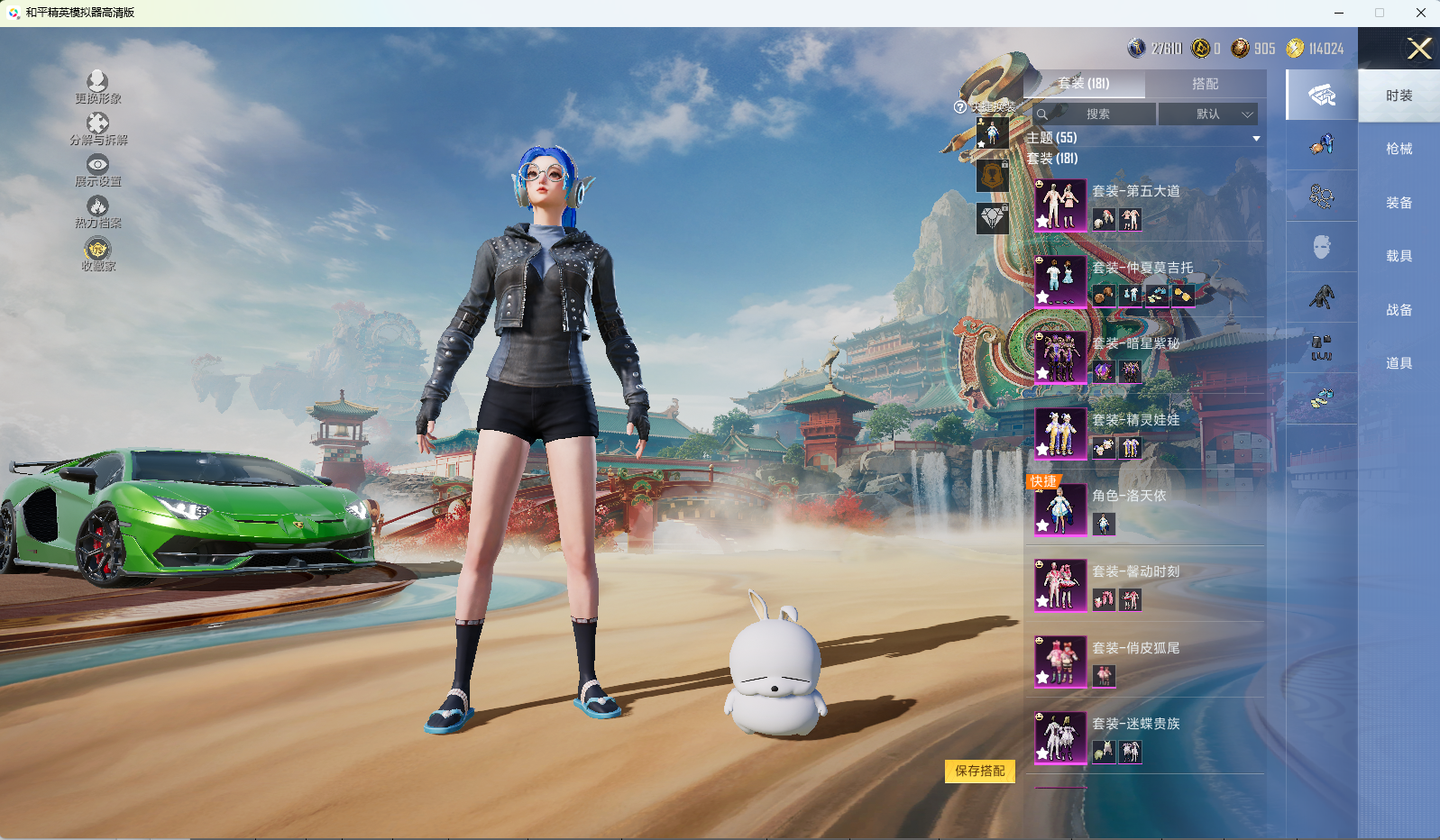Open the 默认 sort dropdown
1440x840 pixels.
point(1207,114)
